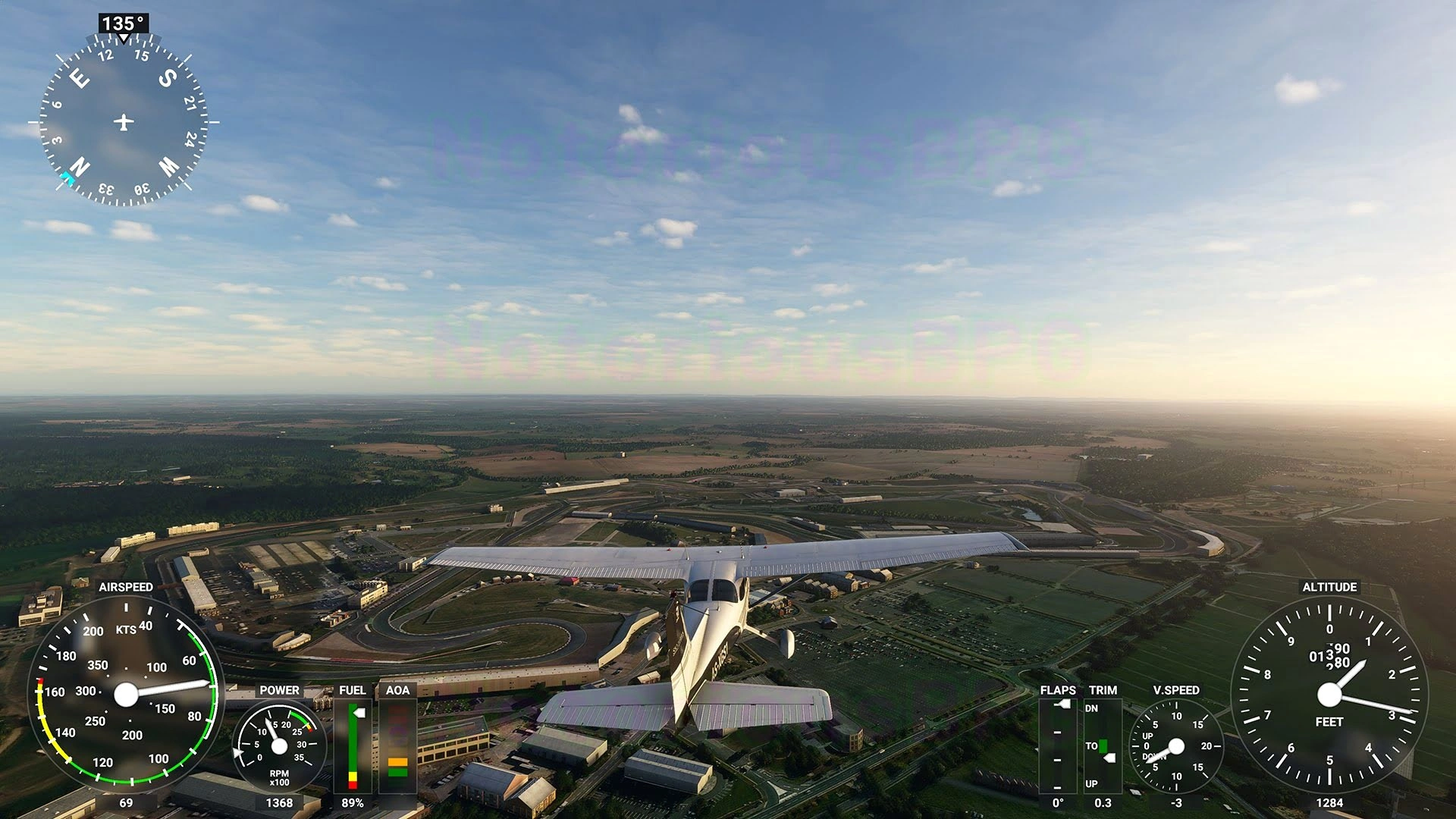Click the ALTITUDE gauge
The width and height of the screenshot is (1456, 819).
pyautogui.click(x=1329, y=694)
